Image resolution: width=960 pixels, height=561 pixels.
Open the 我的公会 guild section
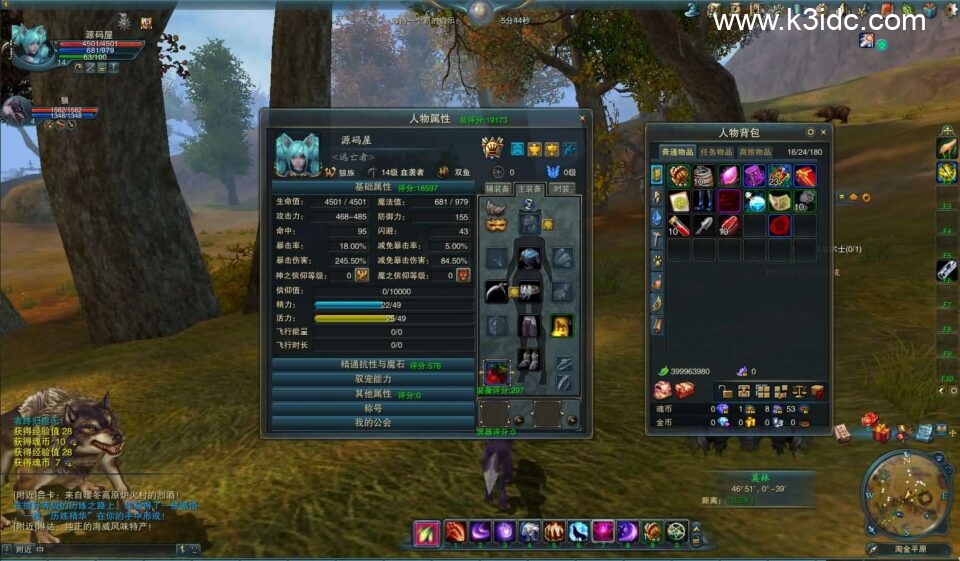pyautogui.click(x=373, y=423)
